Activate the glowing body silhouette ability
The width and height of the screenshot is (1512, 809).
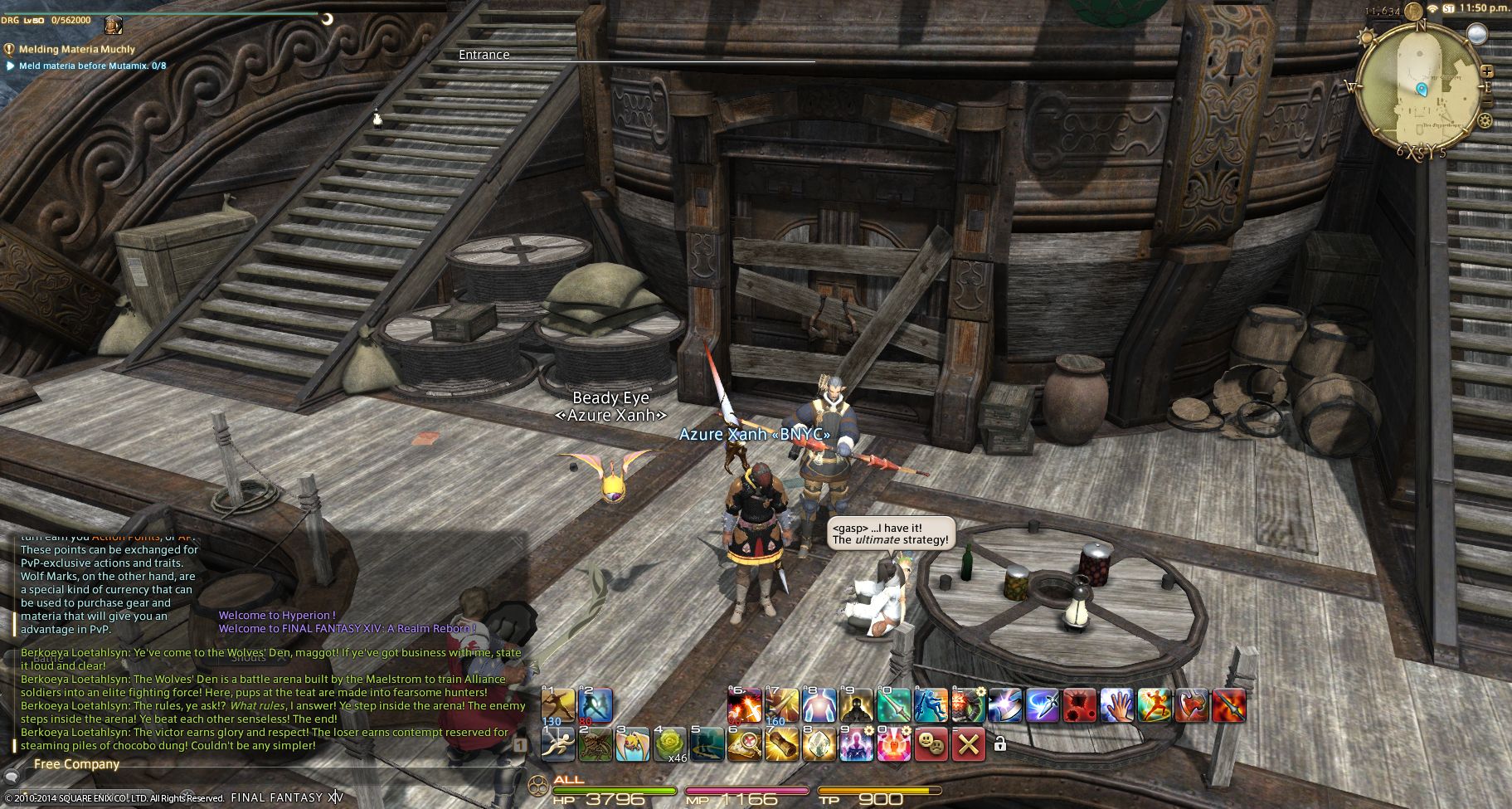point(819,704)
